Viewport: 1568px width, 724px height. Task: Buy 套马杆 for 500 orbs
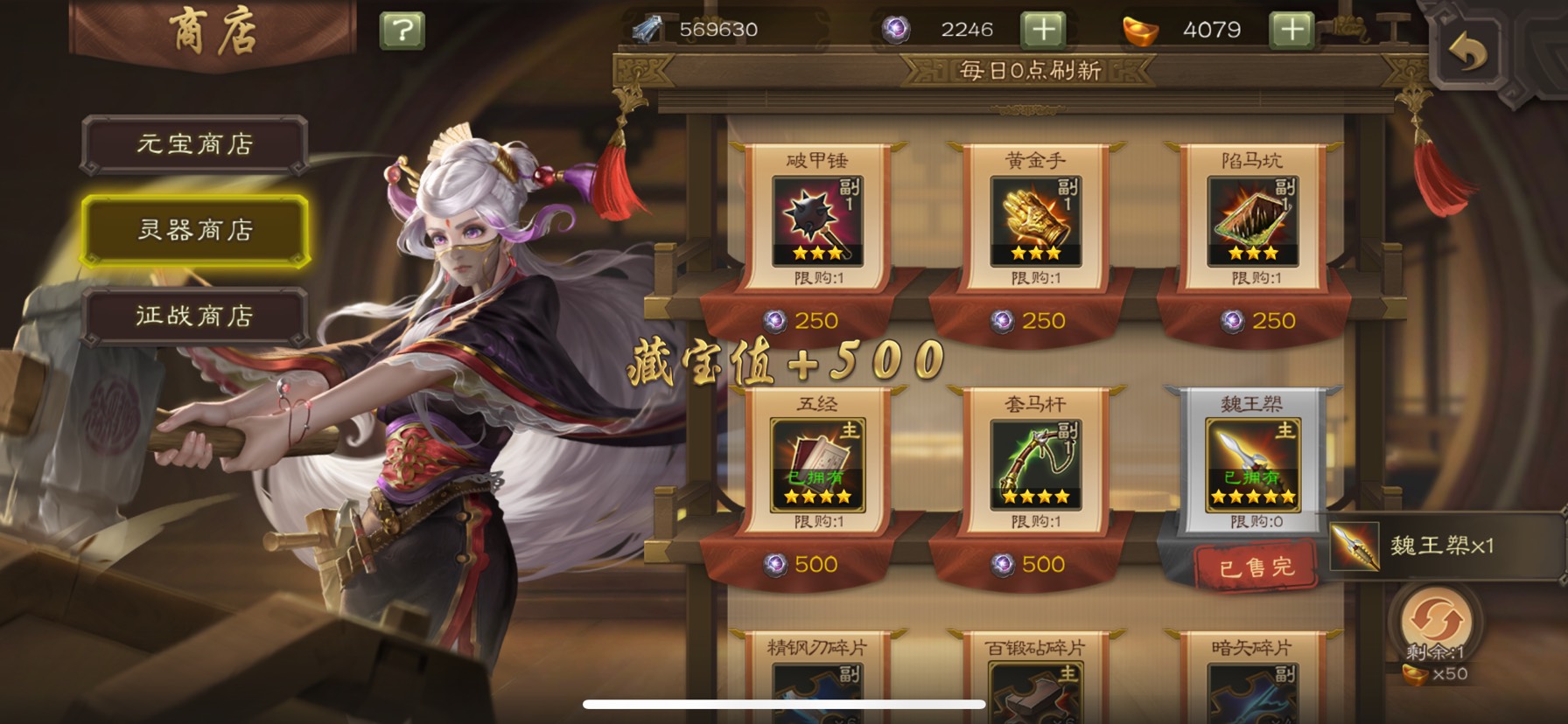point(1031,565)
